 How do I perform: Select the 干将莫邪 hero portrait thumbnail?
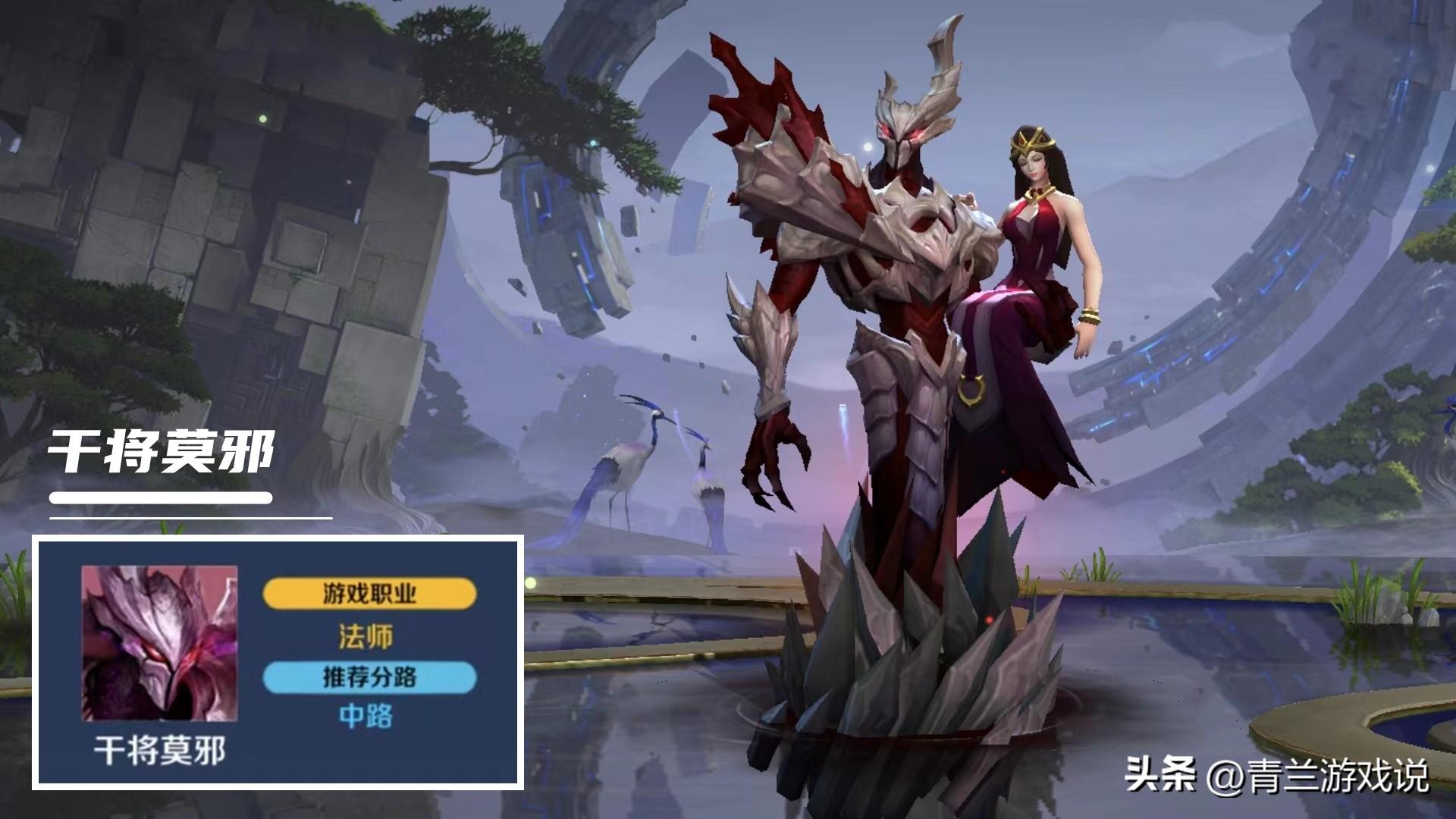point(159,643)
